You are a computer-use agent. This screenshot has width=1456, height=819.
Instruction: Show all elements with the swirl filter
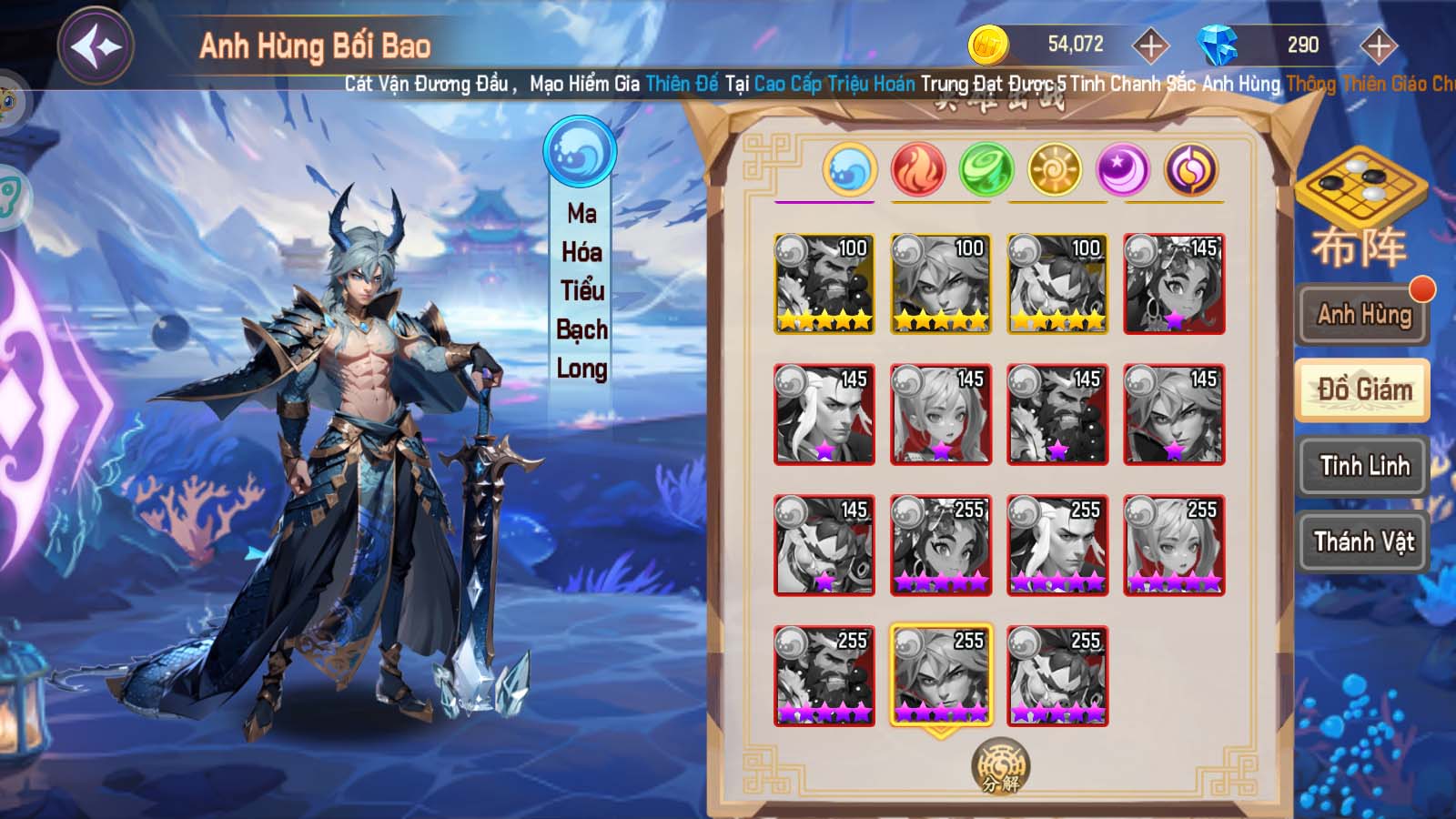coord(1191,170)
